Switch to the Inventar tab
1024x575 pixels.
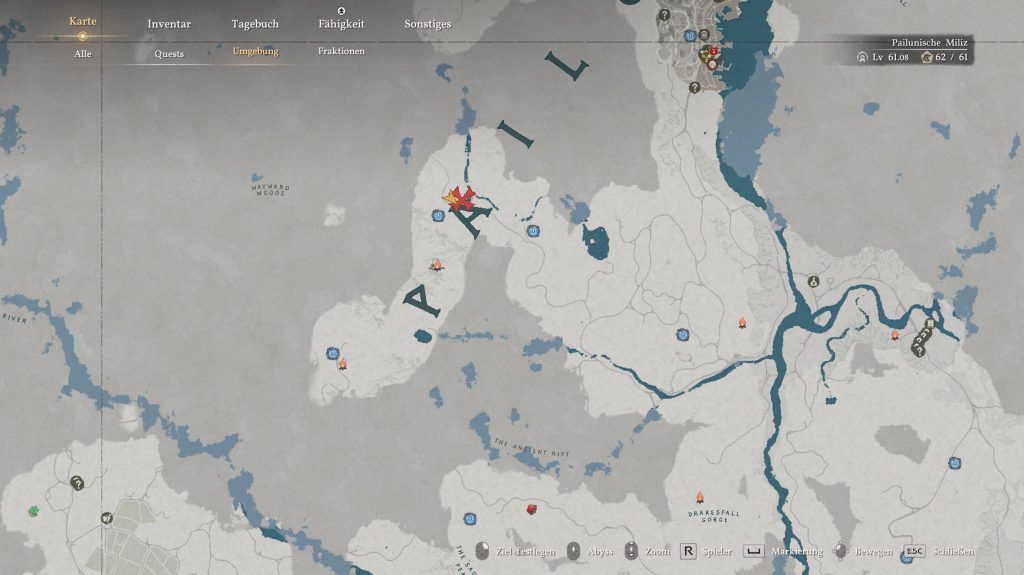(169, 24)
